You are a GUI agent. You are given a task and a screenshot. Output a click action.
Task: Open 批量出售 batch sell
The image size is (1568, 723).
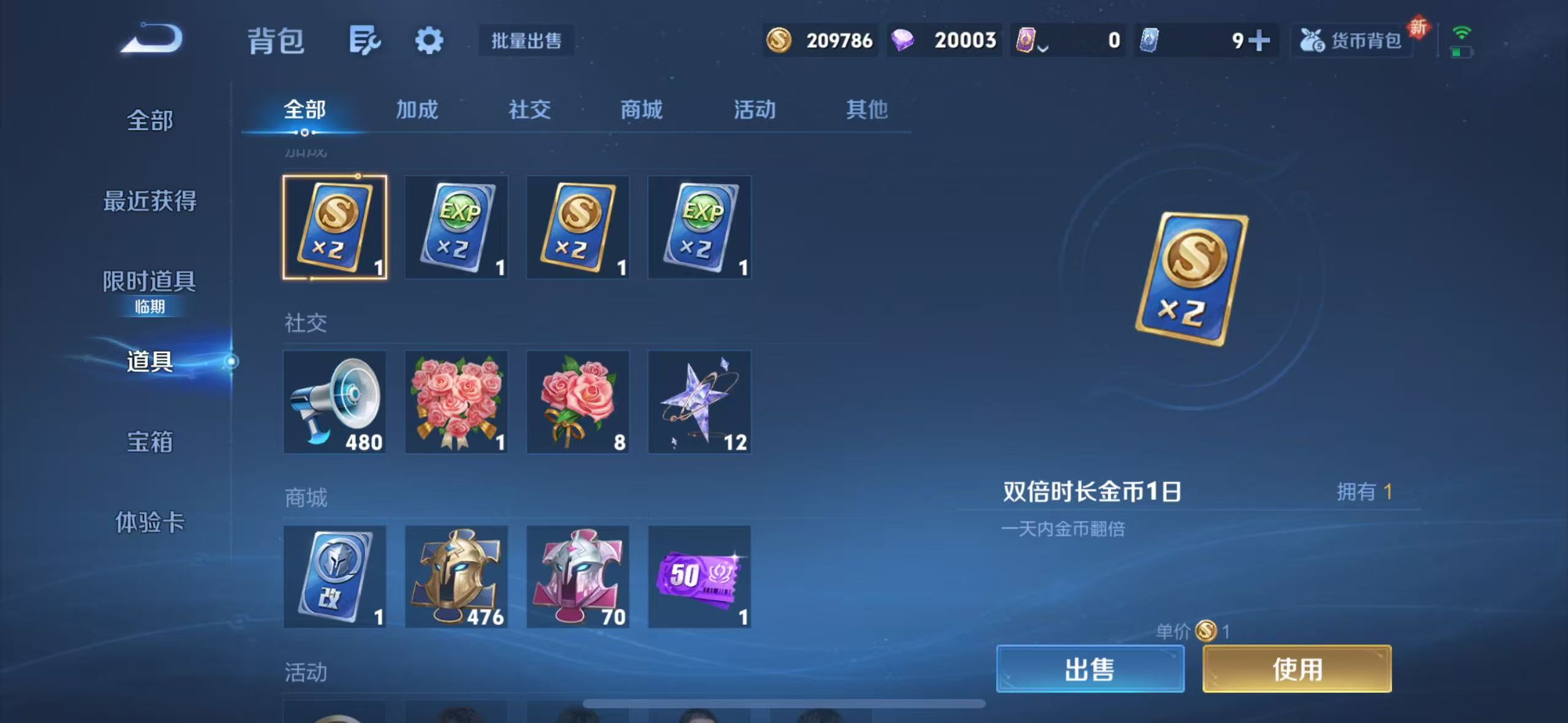pyautogui.click(x=526, y=40)
